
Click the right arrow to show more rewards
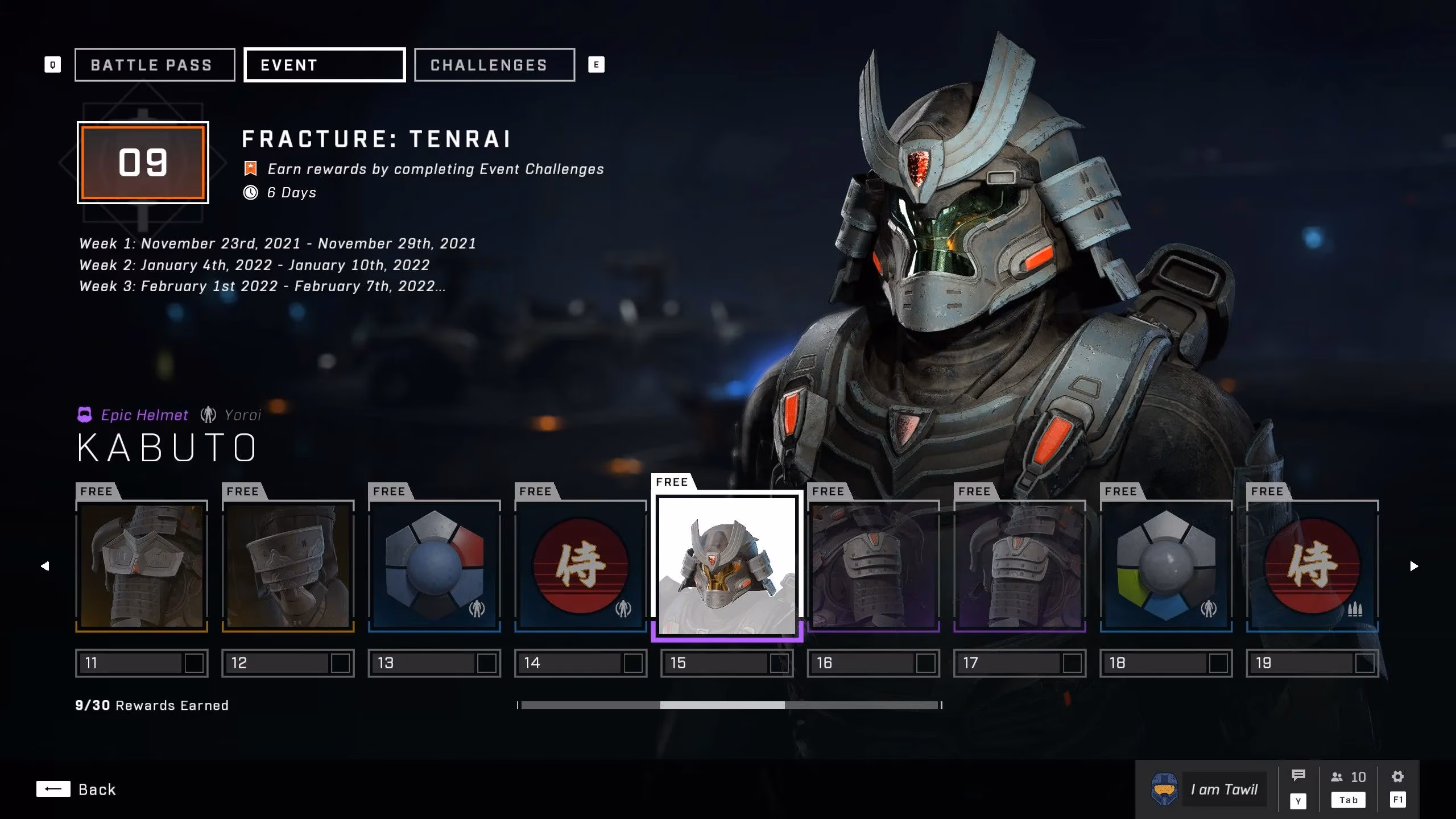click(x=1414, y=566)
